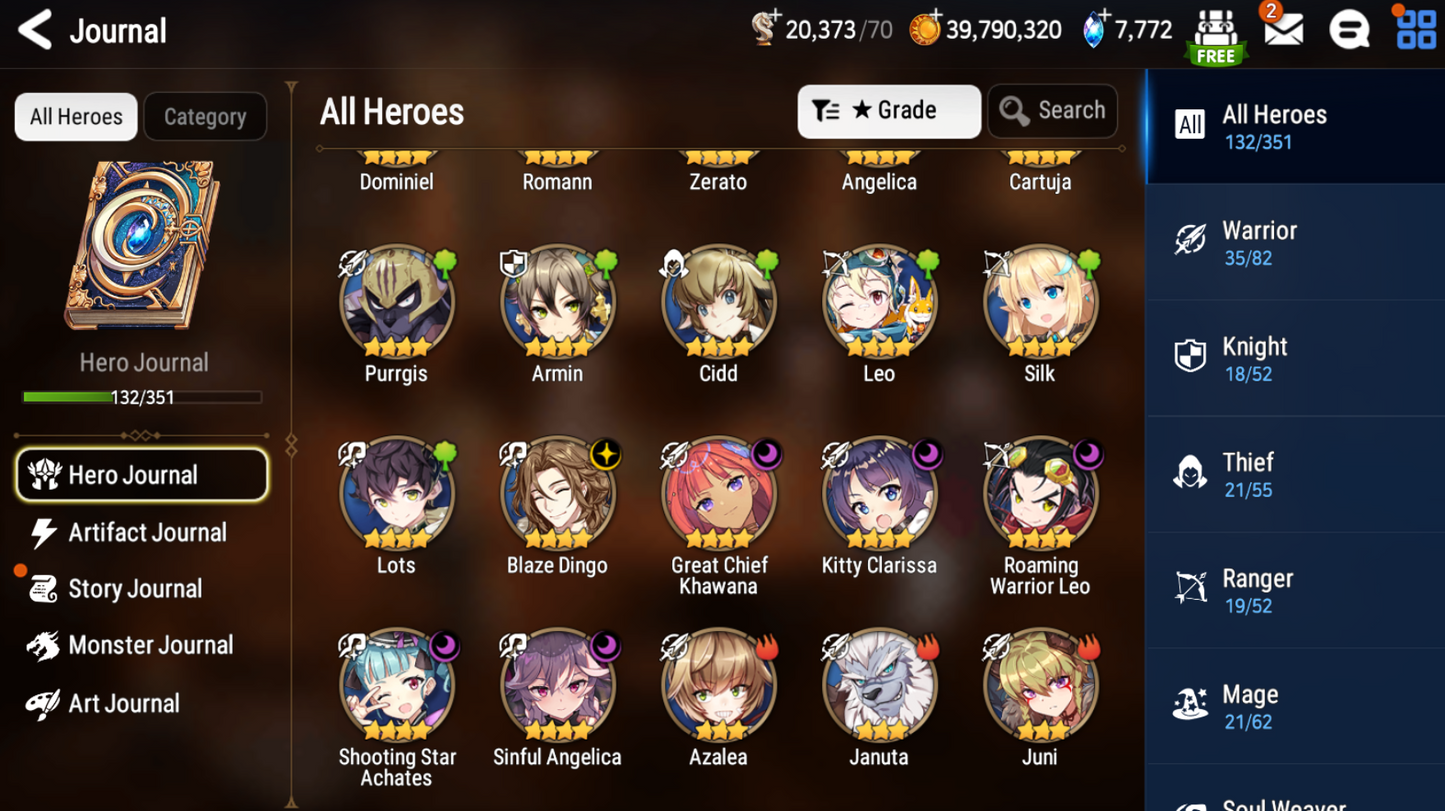The image size is (1445, 811).
Task: Switch to the All Heroes tab on the left
Action: tap(75, 116)
